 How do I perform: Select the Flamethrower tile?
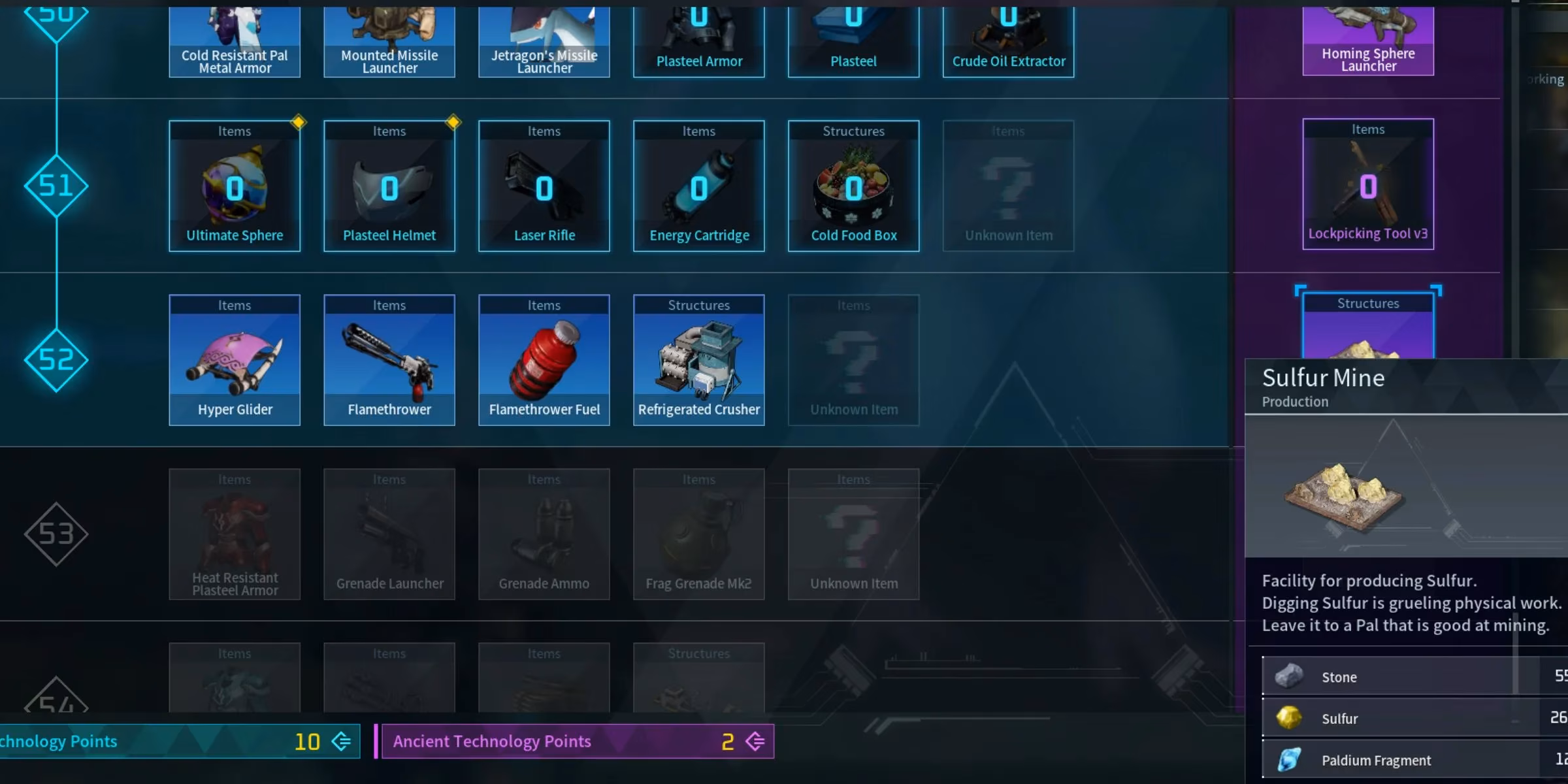[389, 360]
